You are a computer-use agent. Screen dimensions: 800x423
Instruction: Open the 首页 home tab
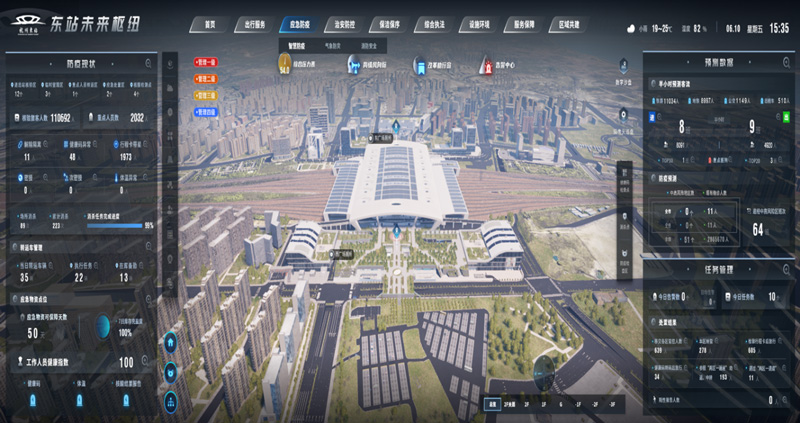click(208, 23)
